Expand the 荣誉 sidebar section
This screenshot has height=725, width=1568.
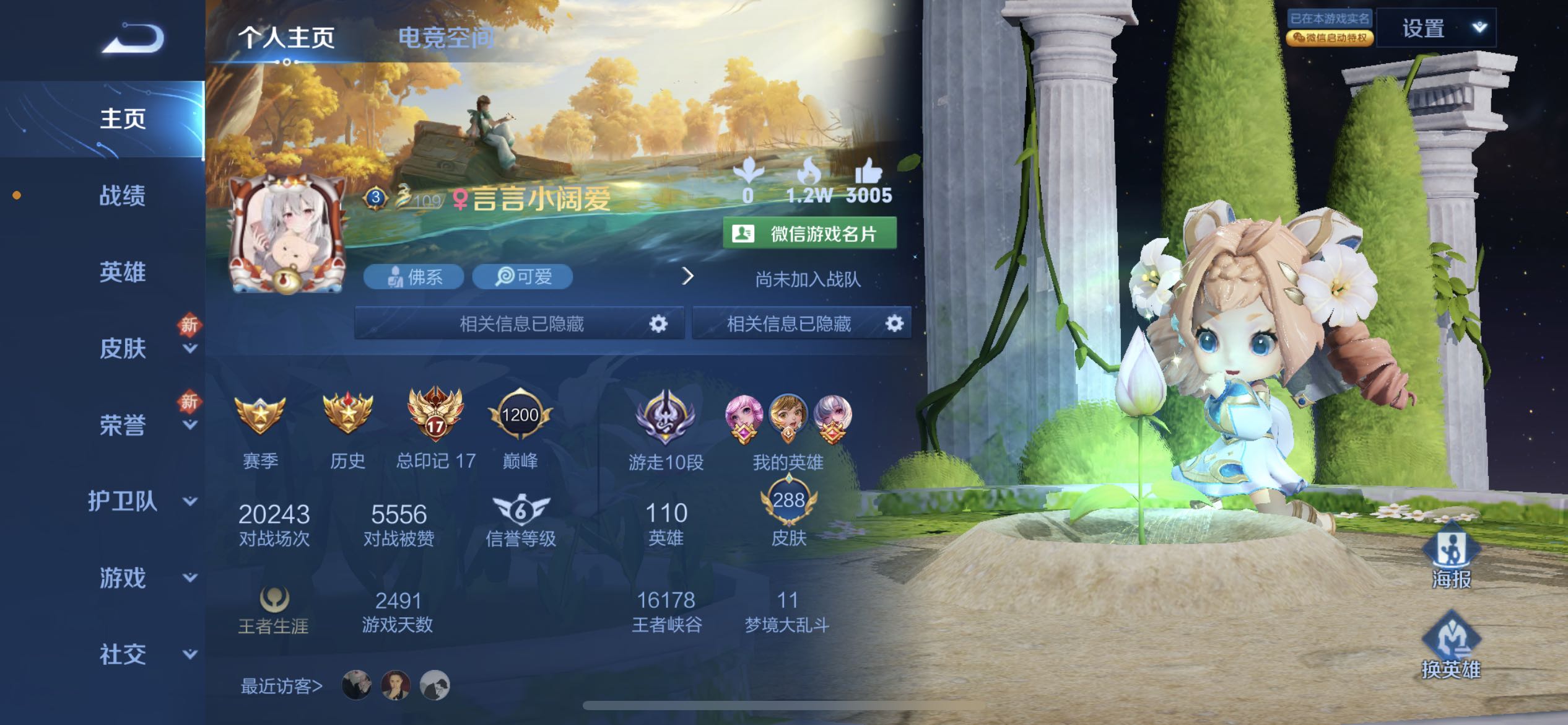coord(123,425)
